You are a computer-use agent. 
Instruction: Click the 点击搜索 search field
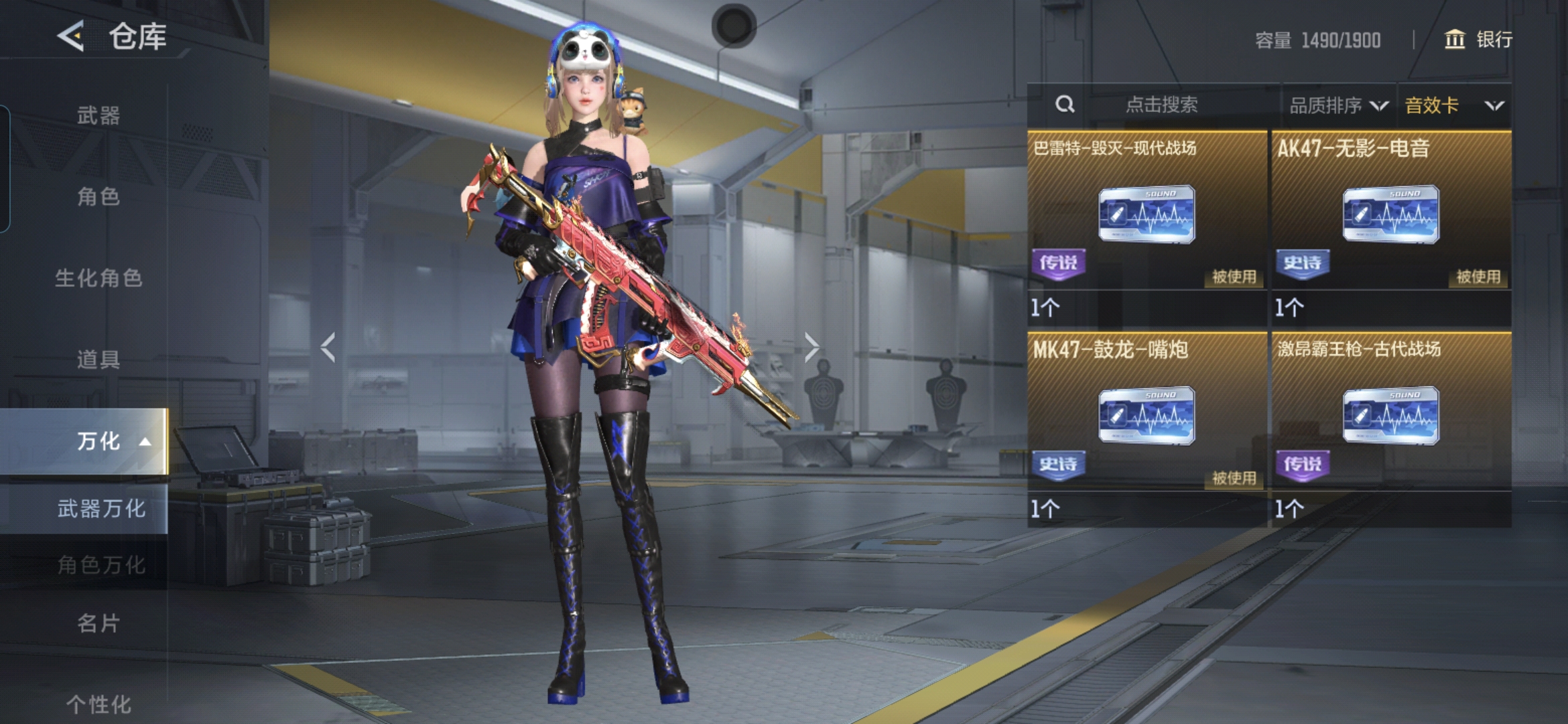coord(1161,105)
